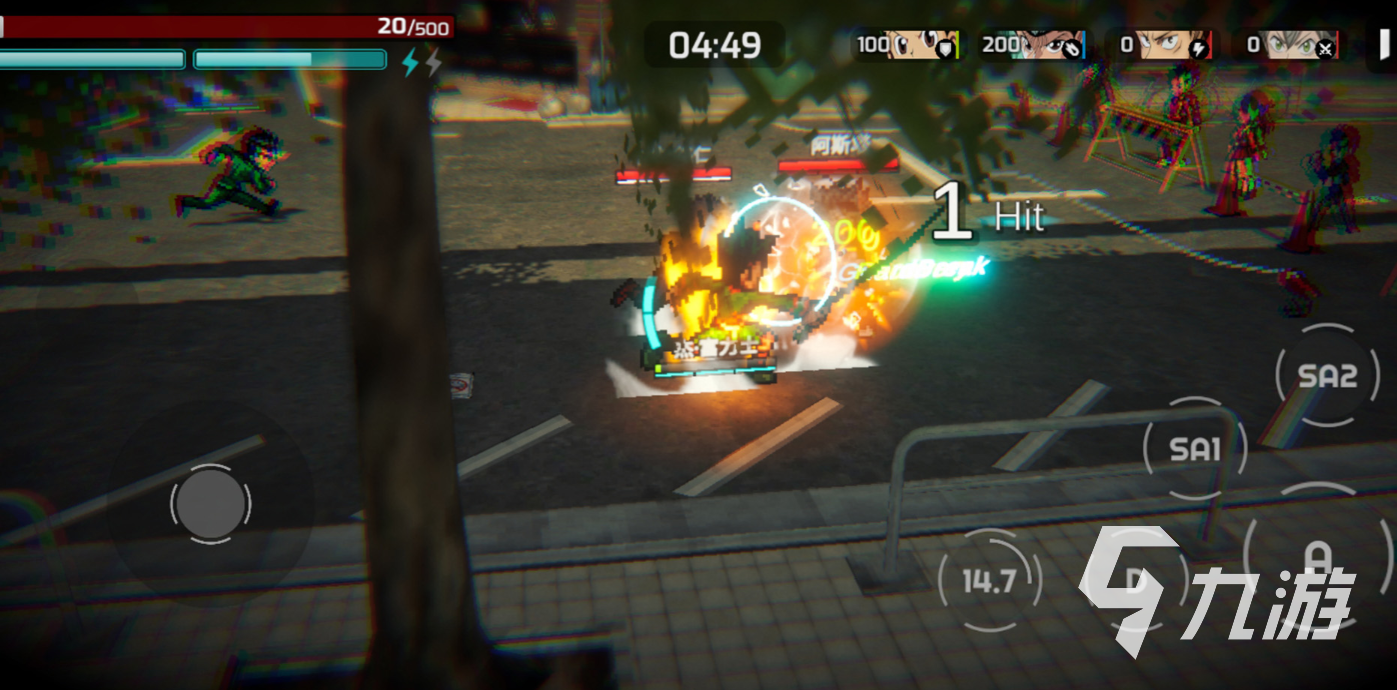Touch the virtual joystick knob
The width and height of the screenshot is (1397, 690).
pyautogui.click(x=210, y=502)
